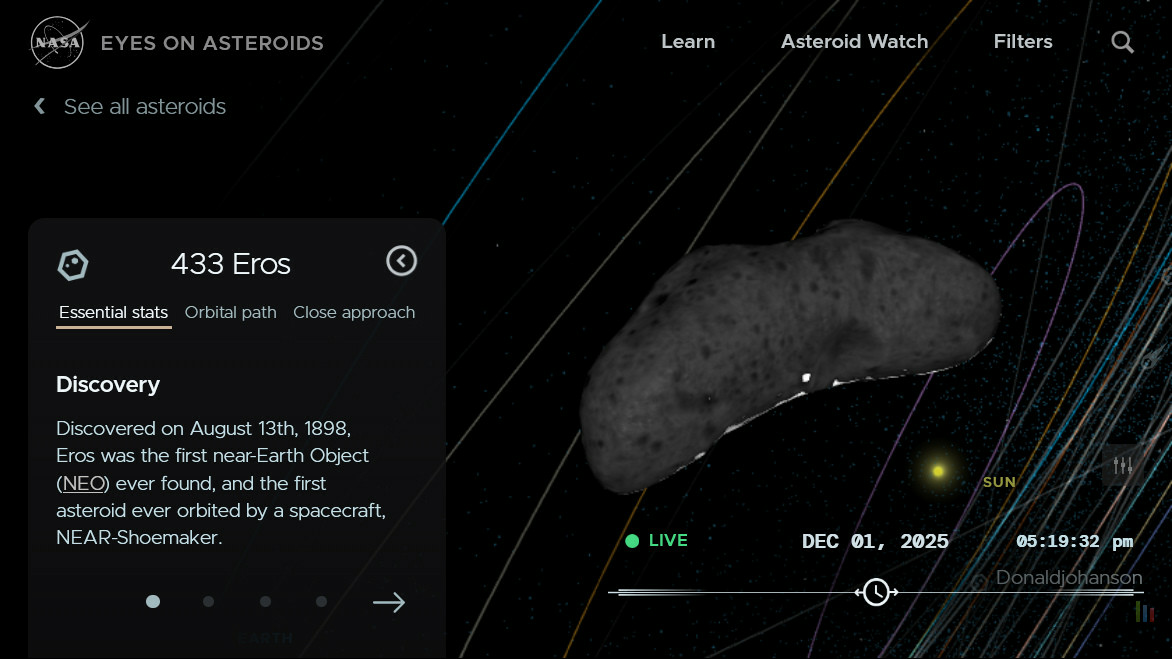1172x659 pixels.
Task: Click the search magnifier icon
Action: point(1123,42)
